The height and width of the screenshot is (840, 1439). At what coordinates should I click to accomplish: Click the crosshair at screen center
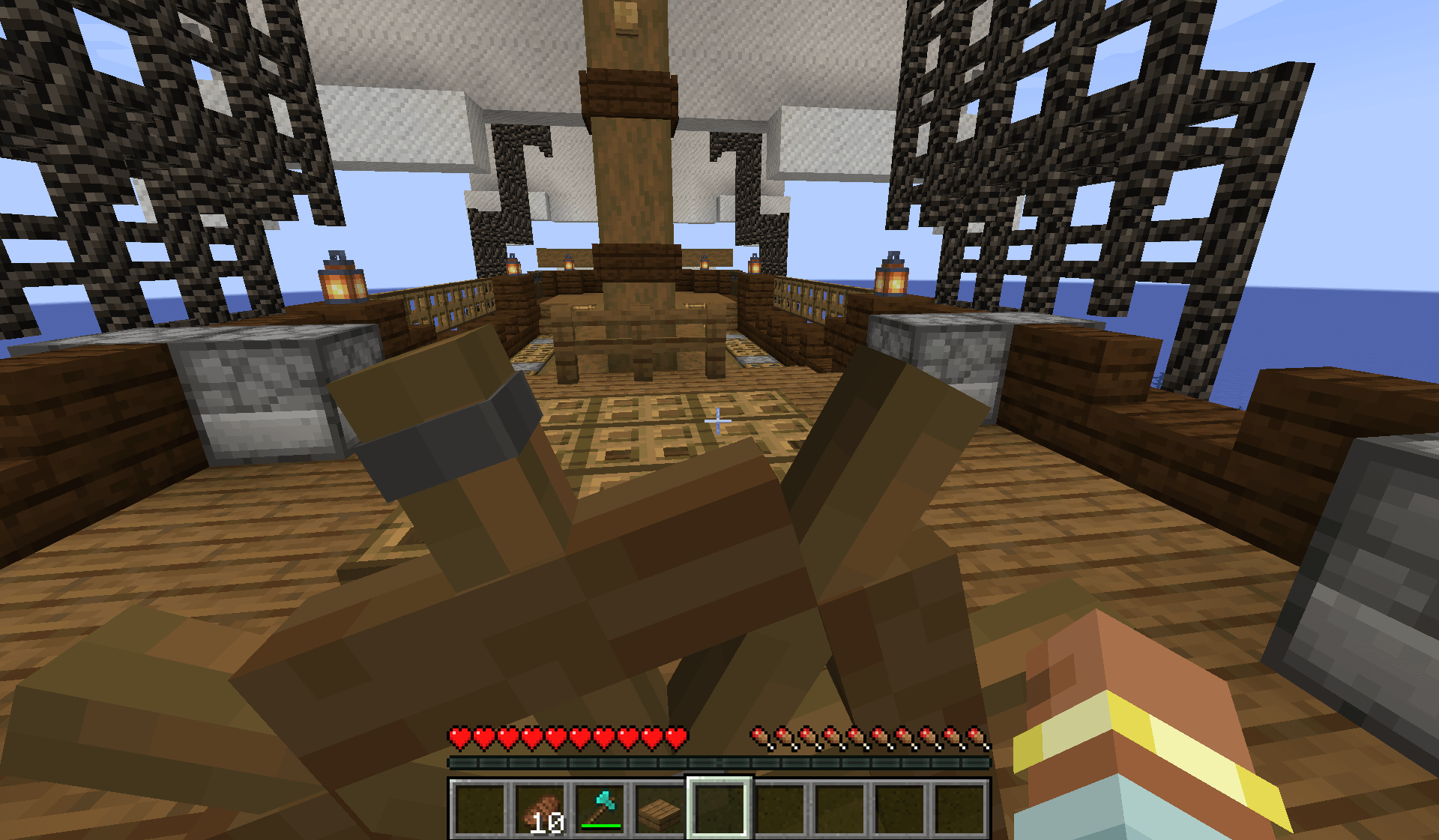click(719, 420)
